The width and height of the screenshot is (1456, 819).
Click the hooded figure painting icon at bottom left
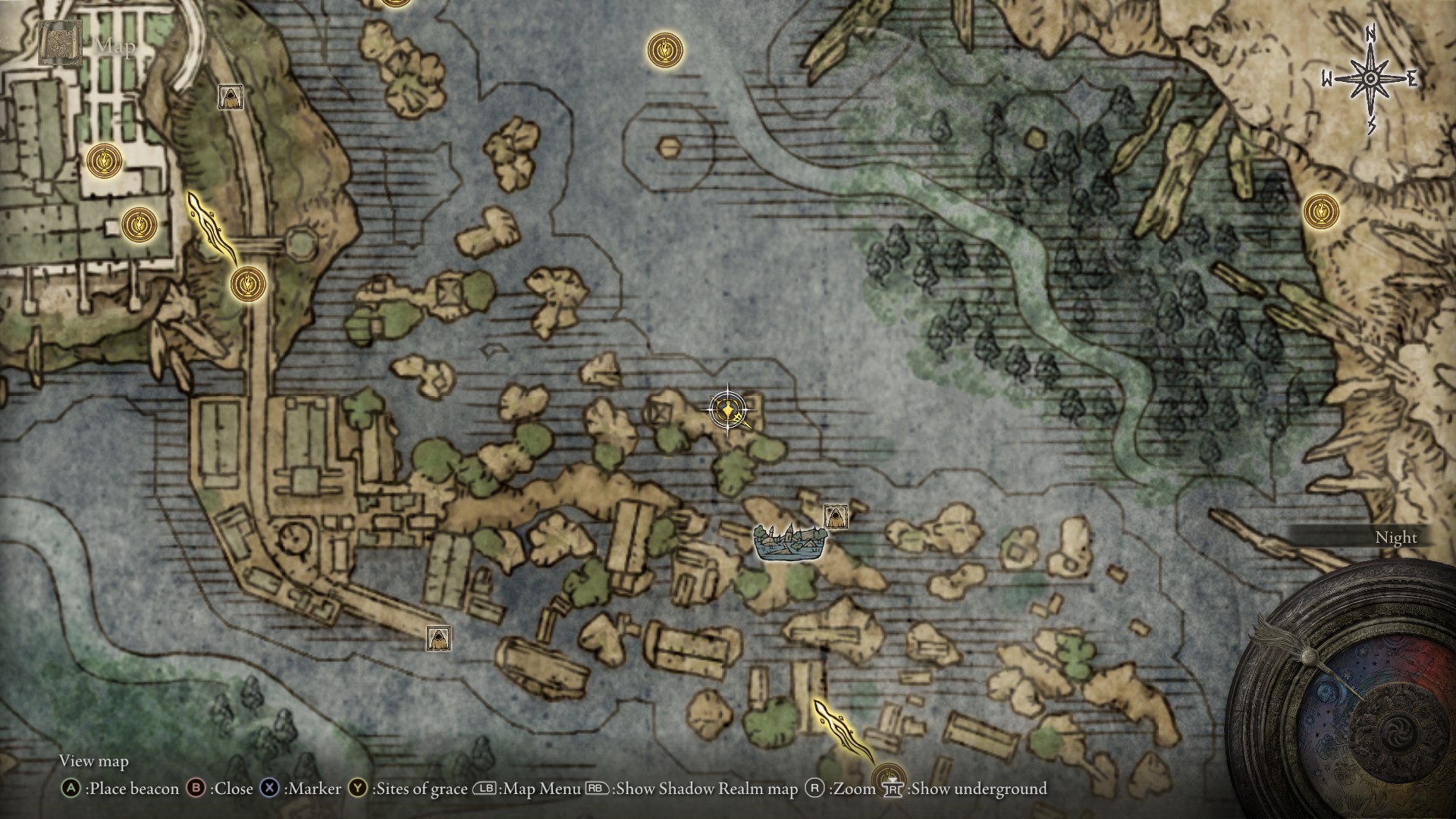click(x=438, y=639)
